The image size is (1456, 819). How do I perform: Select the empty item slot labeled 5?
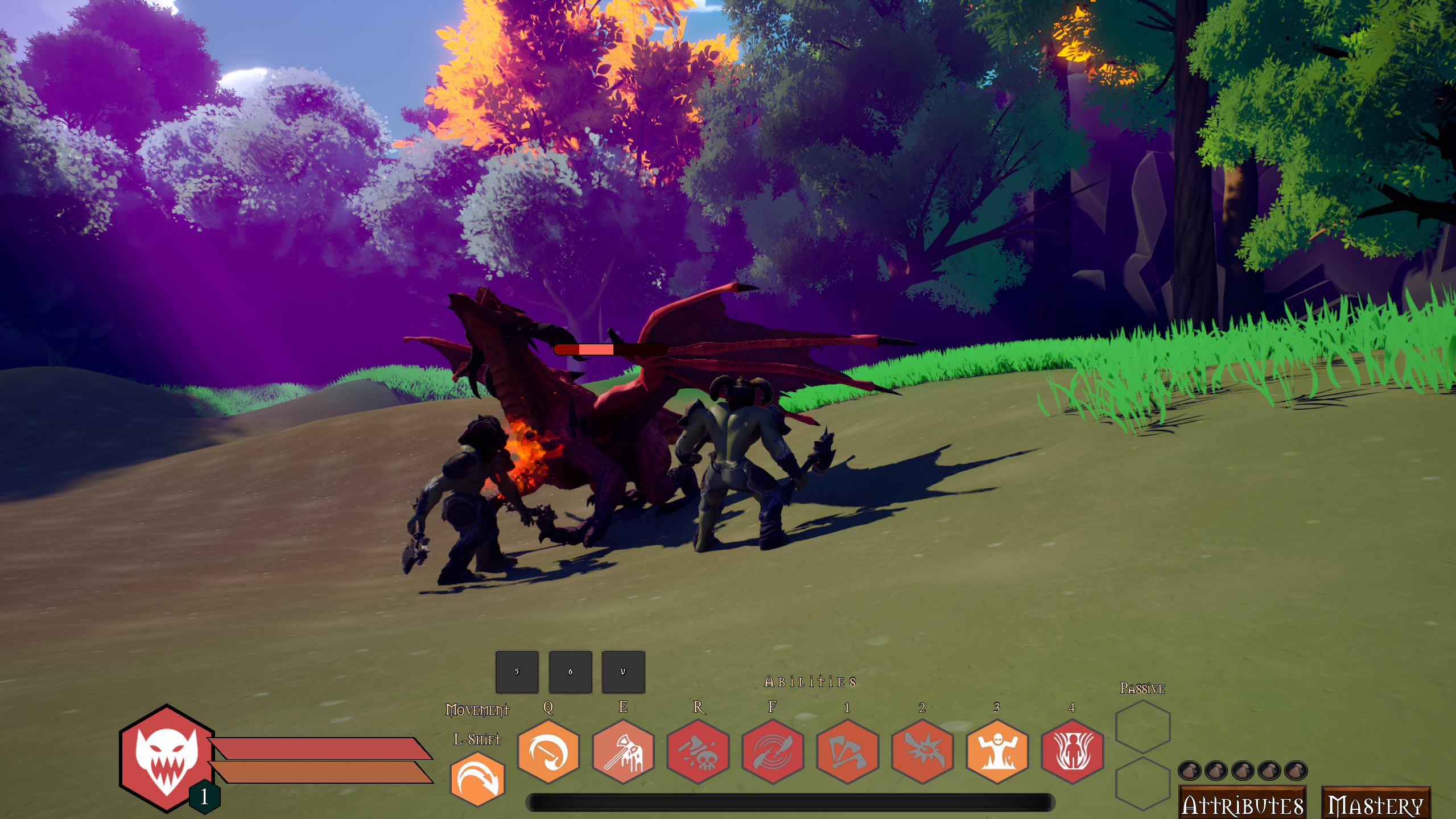(x=517, y=672)
